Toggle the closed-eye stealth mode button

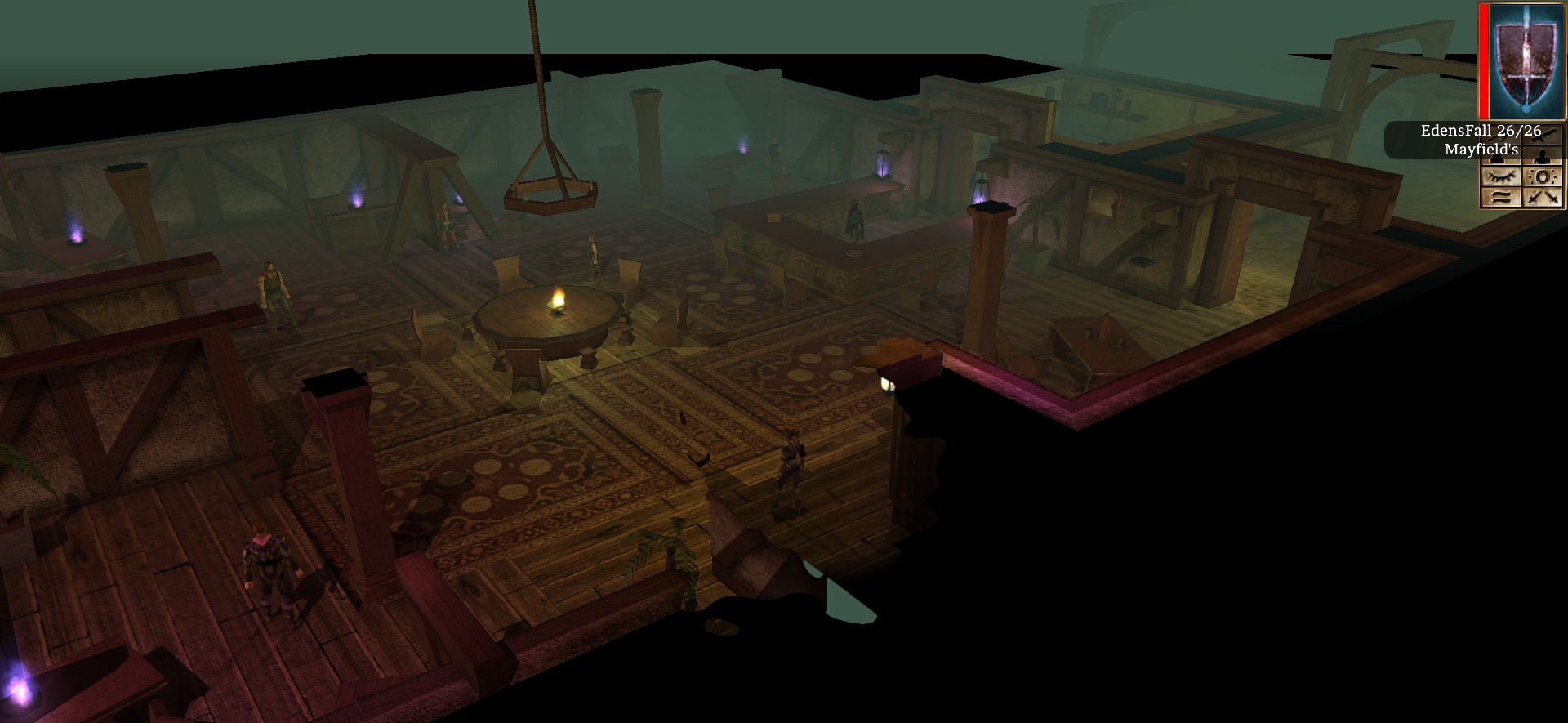(x=1500, y=176)
